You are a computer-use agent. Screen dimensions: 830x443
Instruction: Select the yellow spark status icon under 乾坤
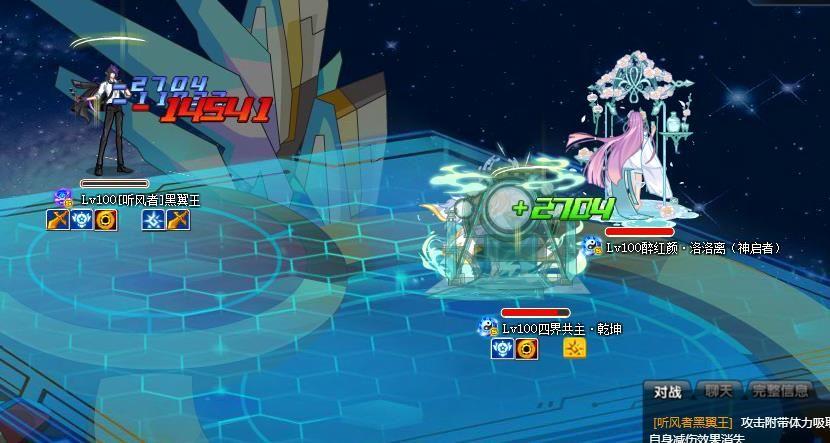pyautogui.click(x=574, y=348)
